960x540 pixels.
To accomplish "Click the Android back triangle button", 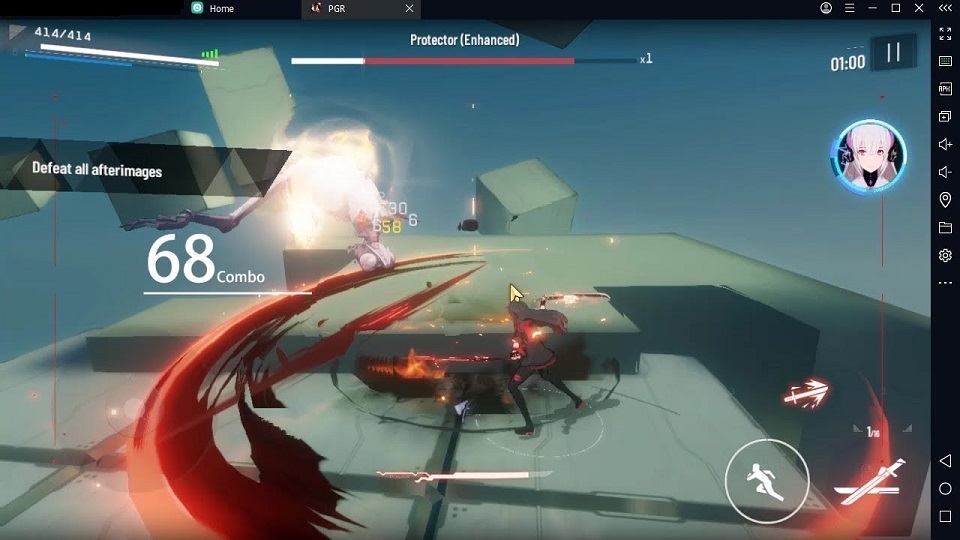I will (x=945, y=461).
